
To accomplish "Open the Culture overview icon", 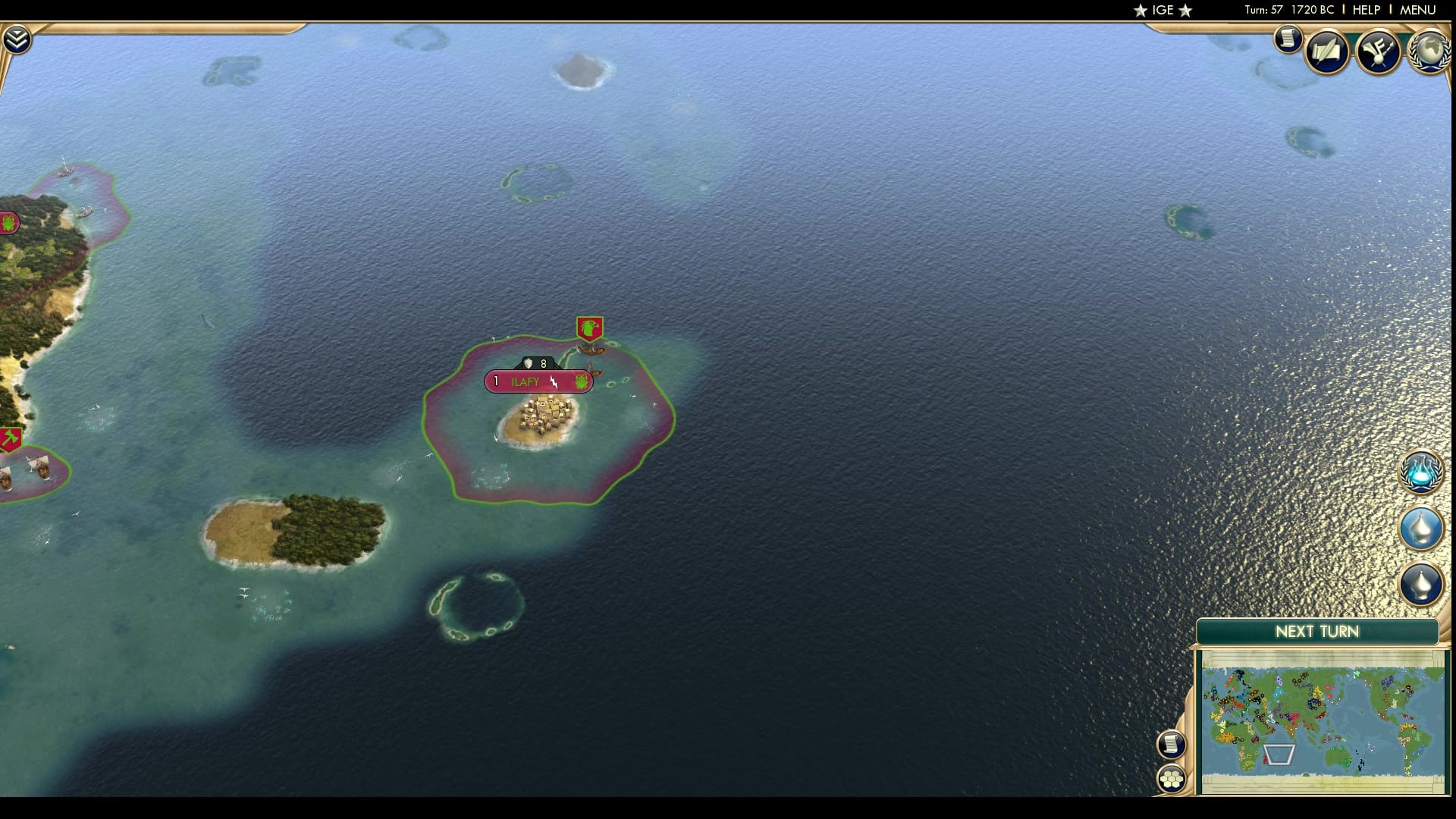I will [x=1380, y=52].
